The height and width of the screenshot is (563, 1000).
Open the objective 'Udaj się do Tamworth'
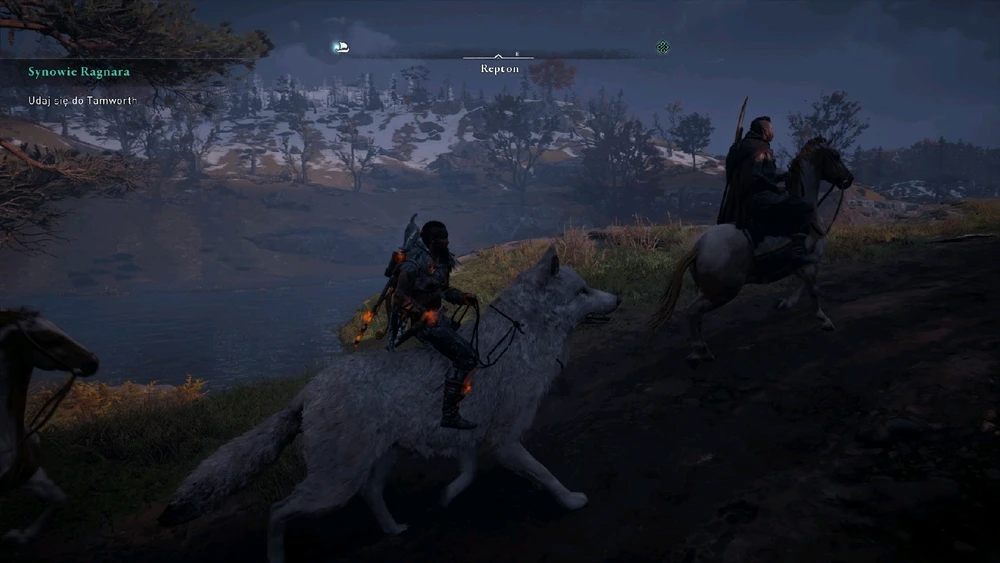[82, 100]
